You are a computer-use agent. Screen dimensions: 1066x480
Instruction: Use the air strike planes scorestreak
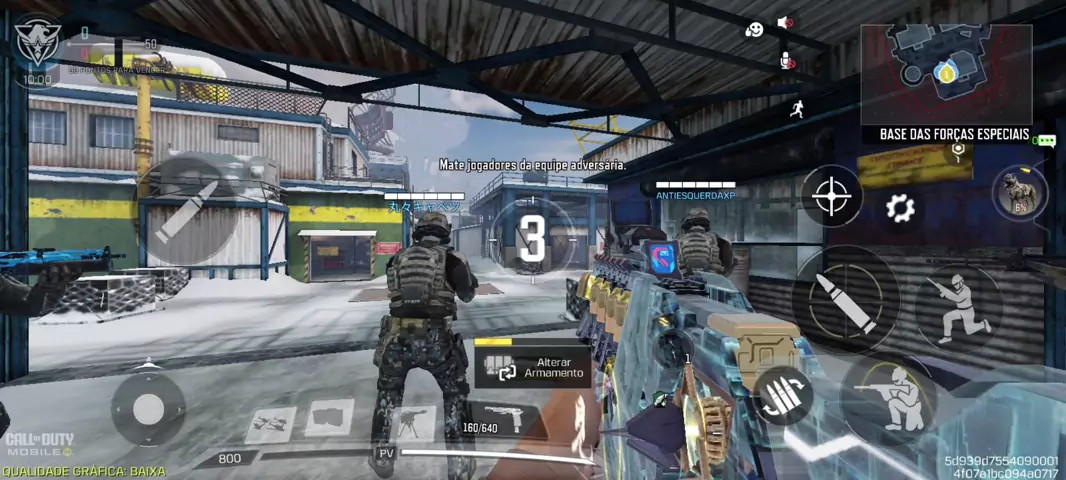(269, 423)
